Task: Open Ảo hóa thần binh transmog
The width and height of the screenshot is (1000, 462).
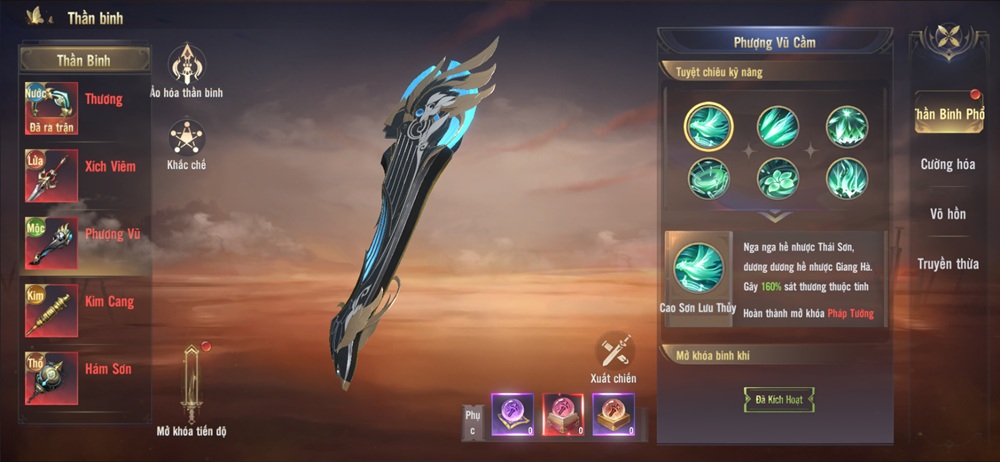Action: 186,67
